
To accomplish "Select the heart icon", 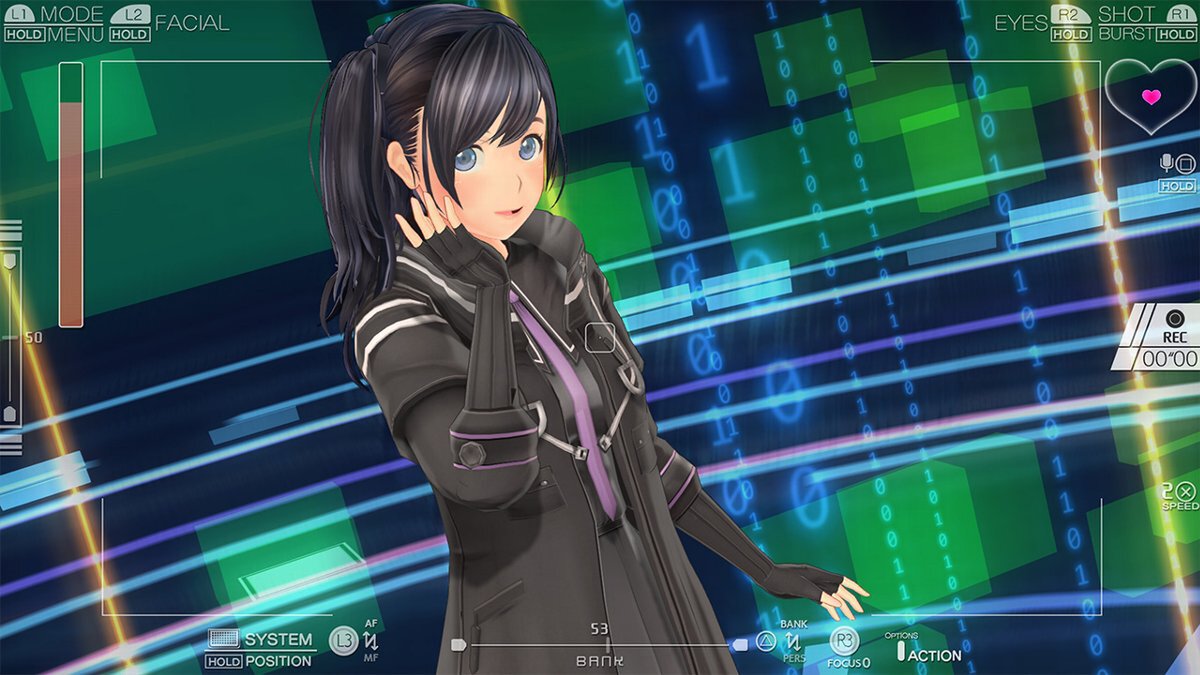I will [x=1151, y=97].
